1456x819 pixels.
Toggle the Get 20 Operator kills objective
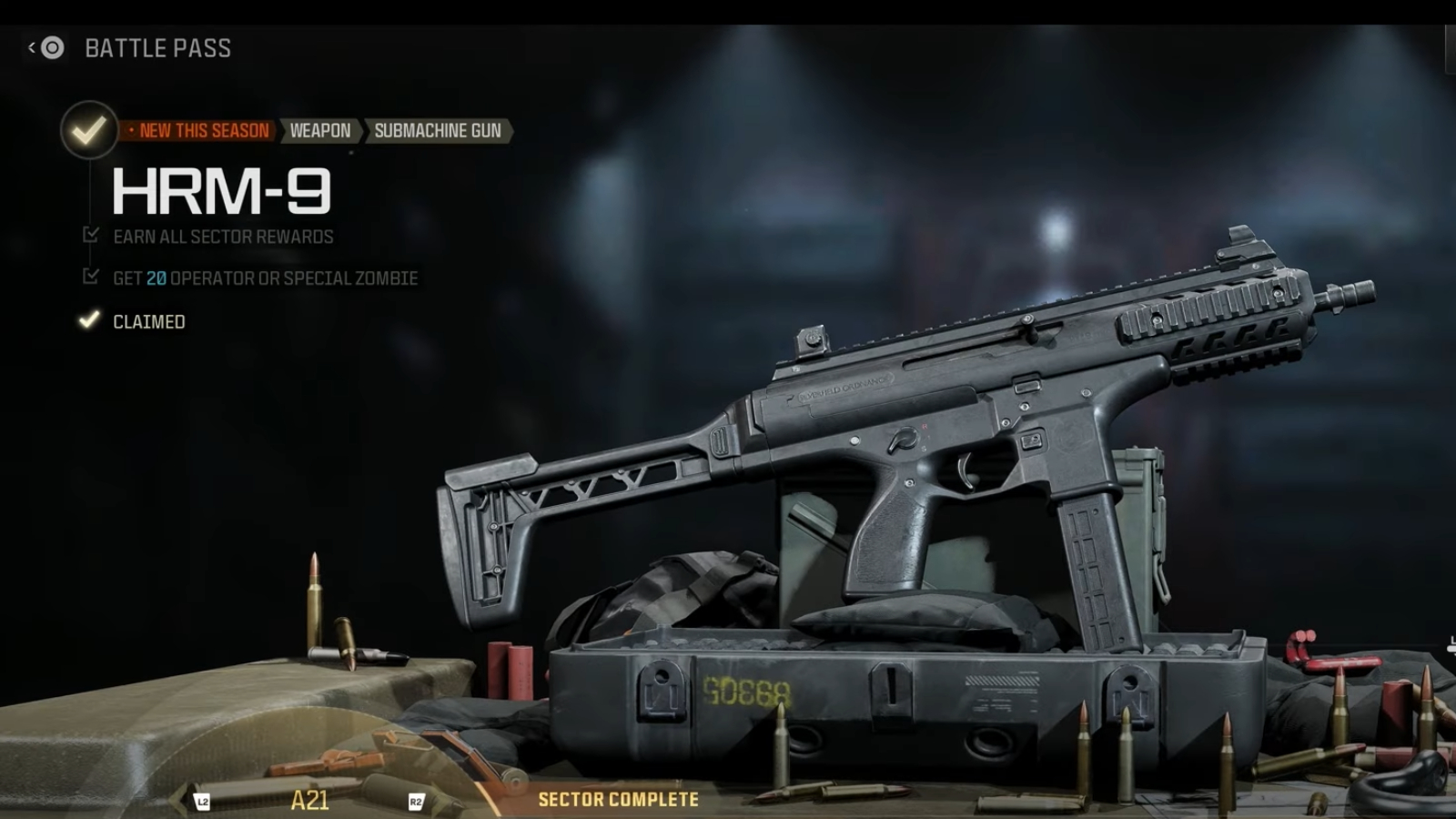264,278
